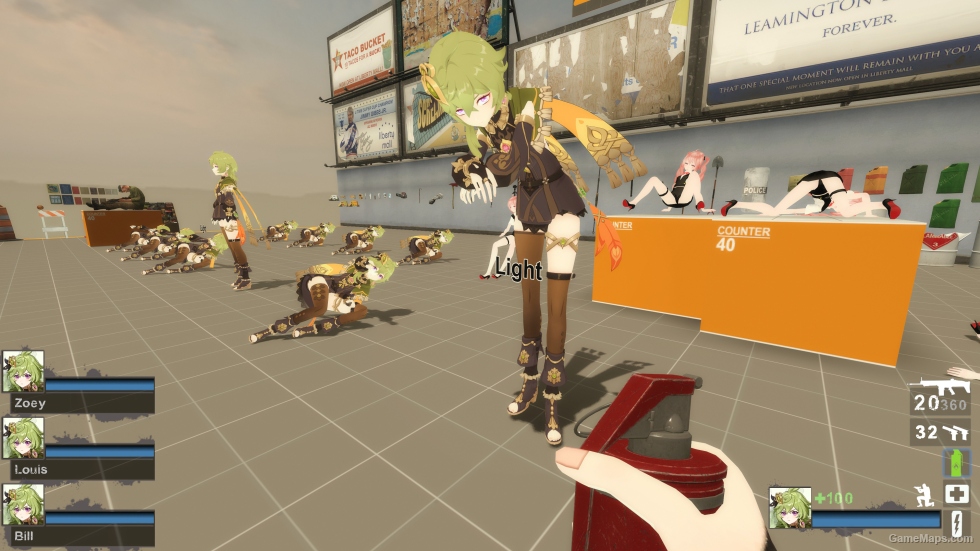Select the highlighted green throwable slot
Screen dimensions: 980x551
coord(956,462)
